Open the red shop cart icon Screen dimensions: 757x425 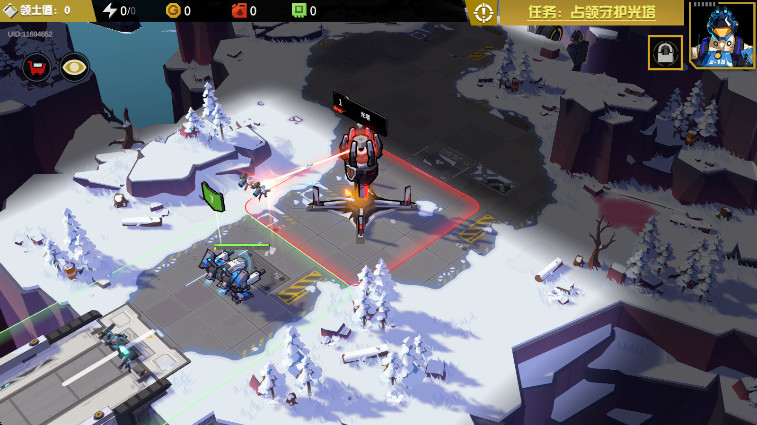[37, 67]
